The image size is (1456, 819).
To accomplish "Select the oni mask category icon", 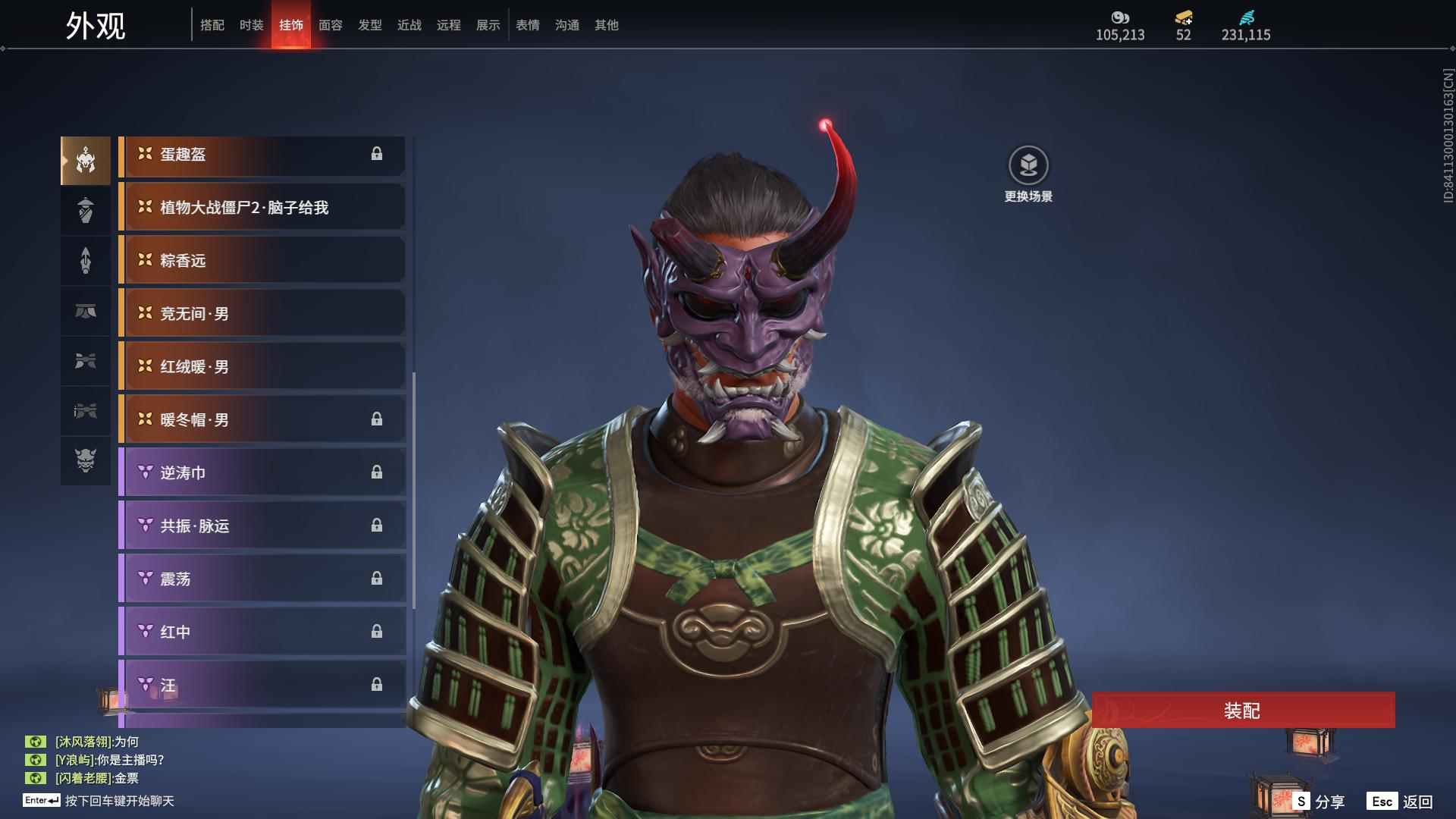I will [x=86, y=460].
